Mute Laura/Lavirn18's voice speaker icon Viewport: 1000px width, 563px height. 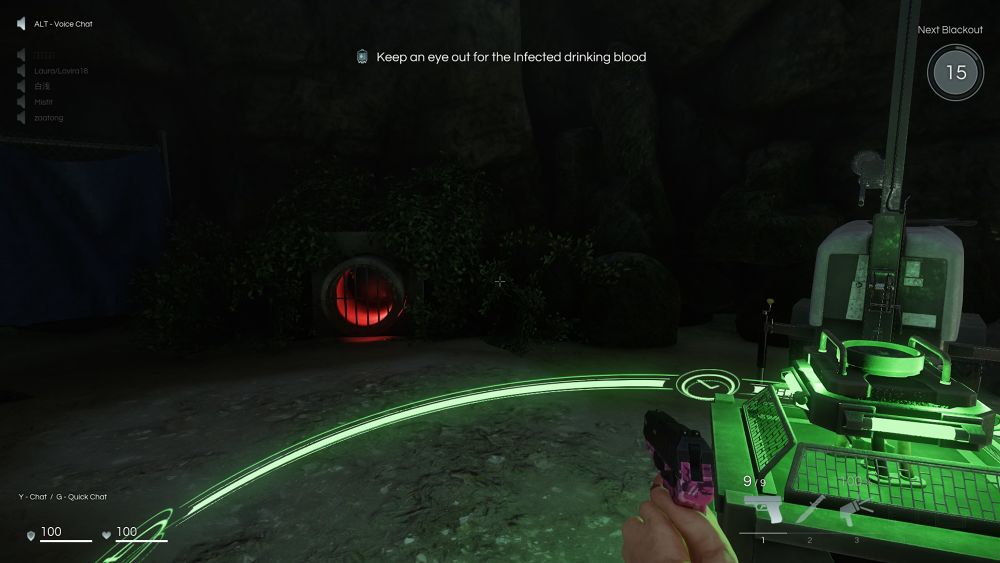click(x=21, y=70)
